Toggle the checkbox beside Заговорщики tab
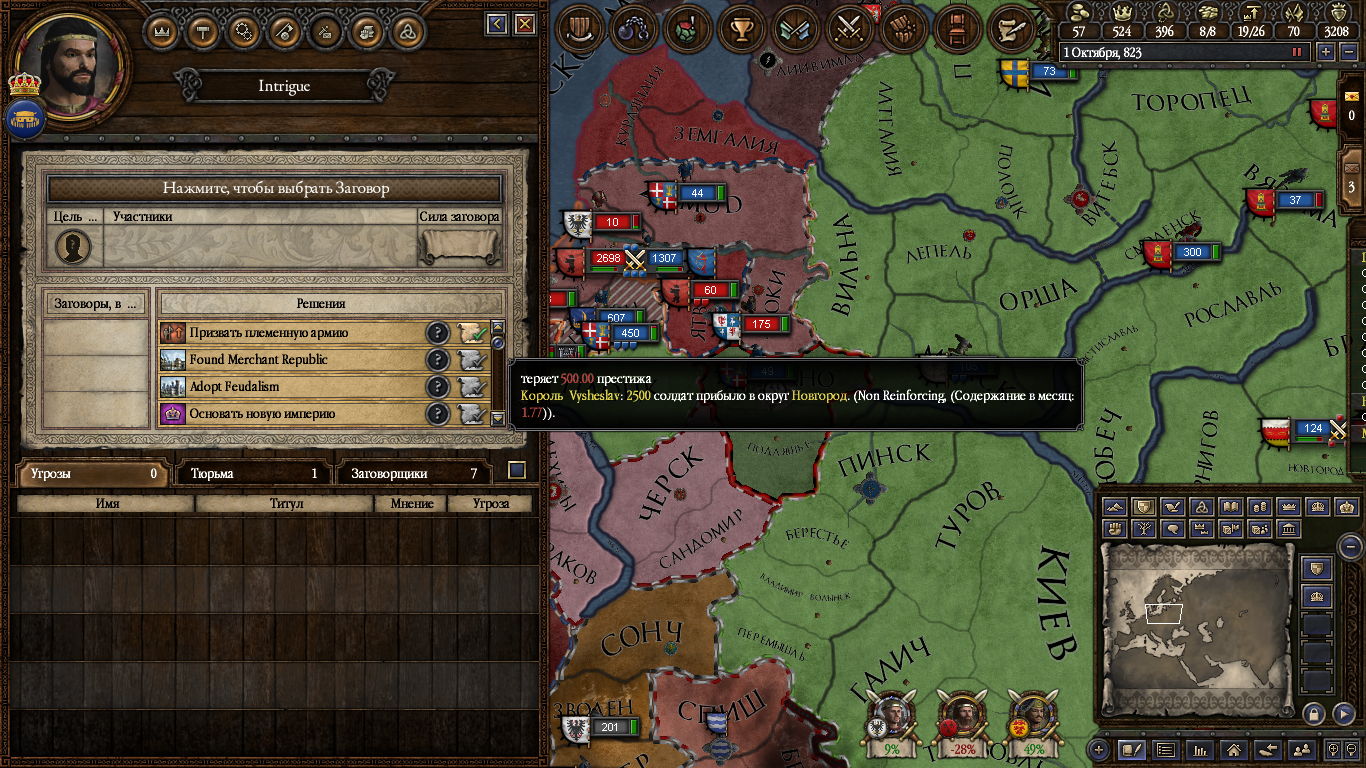1366x768 pixels. coord(517,470)
